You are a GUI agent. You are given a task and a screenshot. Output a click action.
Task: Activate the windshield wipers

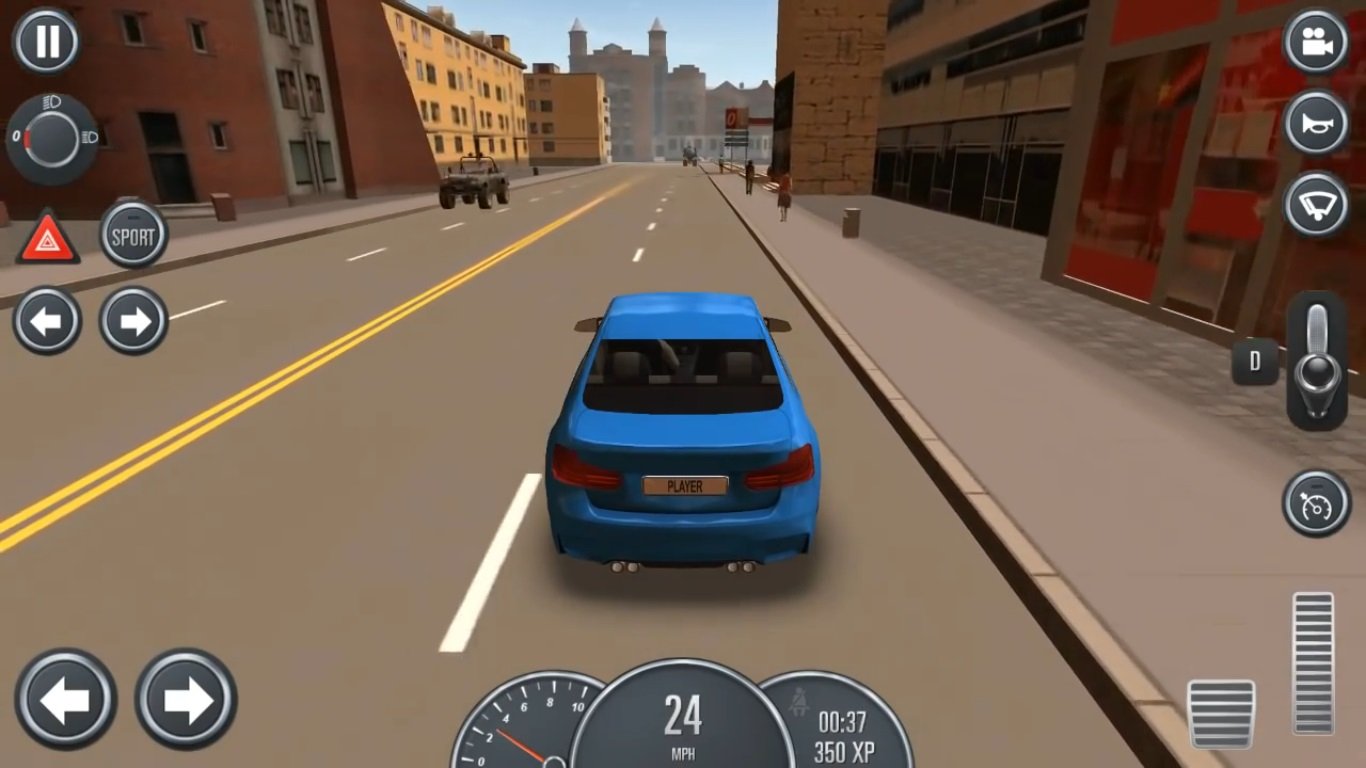click(x=1316, y=204)
